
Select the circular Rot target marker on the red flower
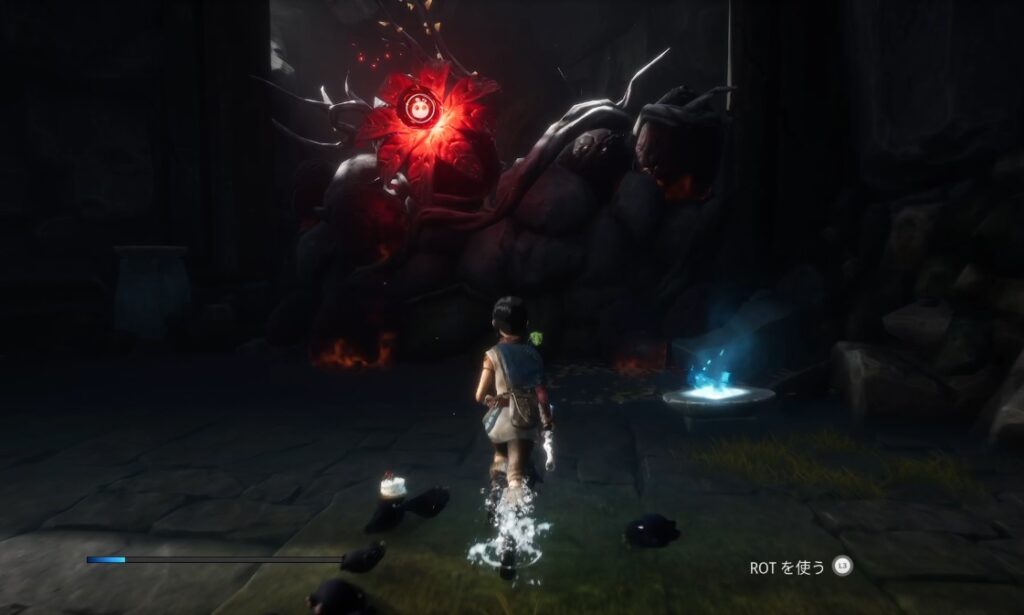pos(418,105)
